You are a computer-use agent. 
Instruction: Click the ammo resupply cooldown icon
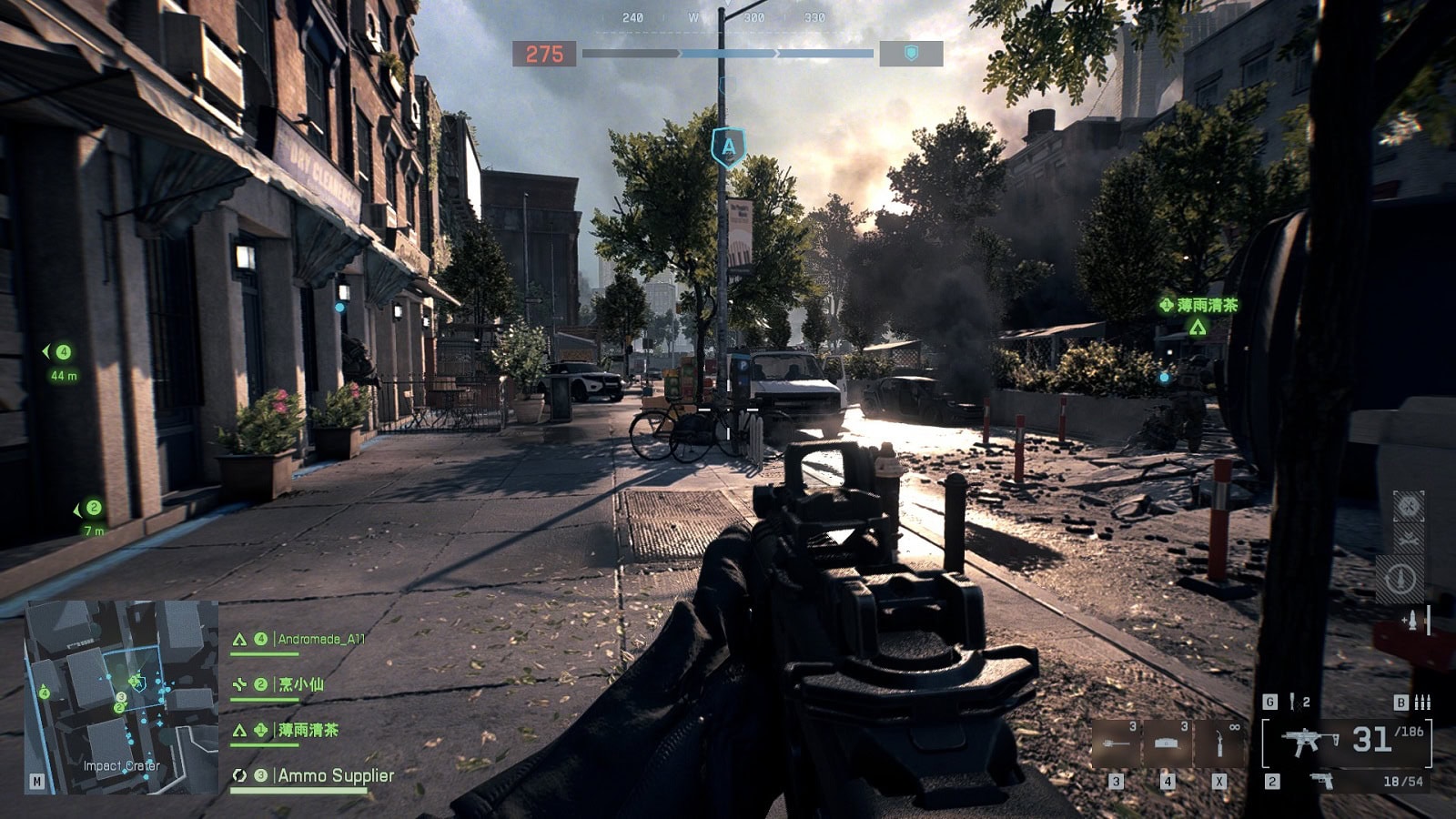(1400, 579)
